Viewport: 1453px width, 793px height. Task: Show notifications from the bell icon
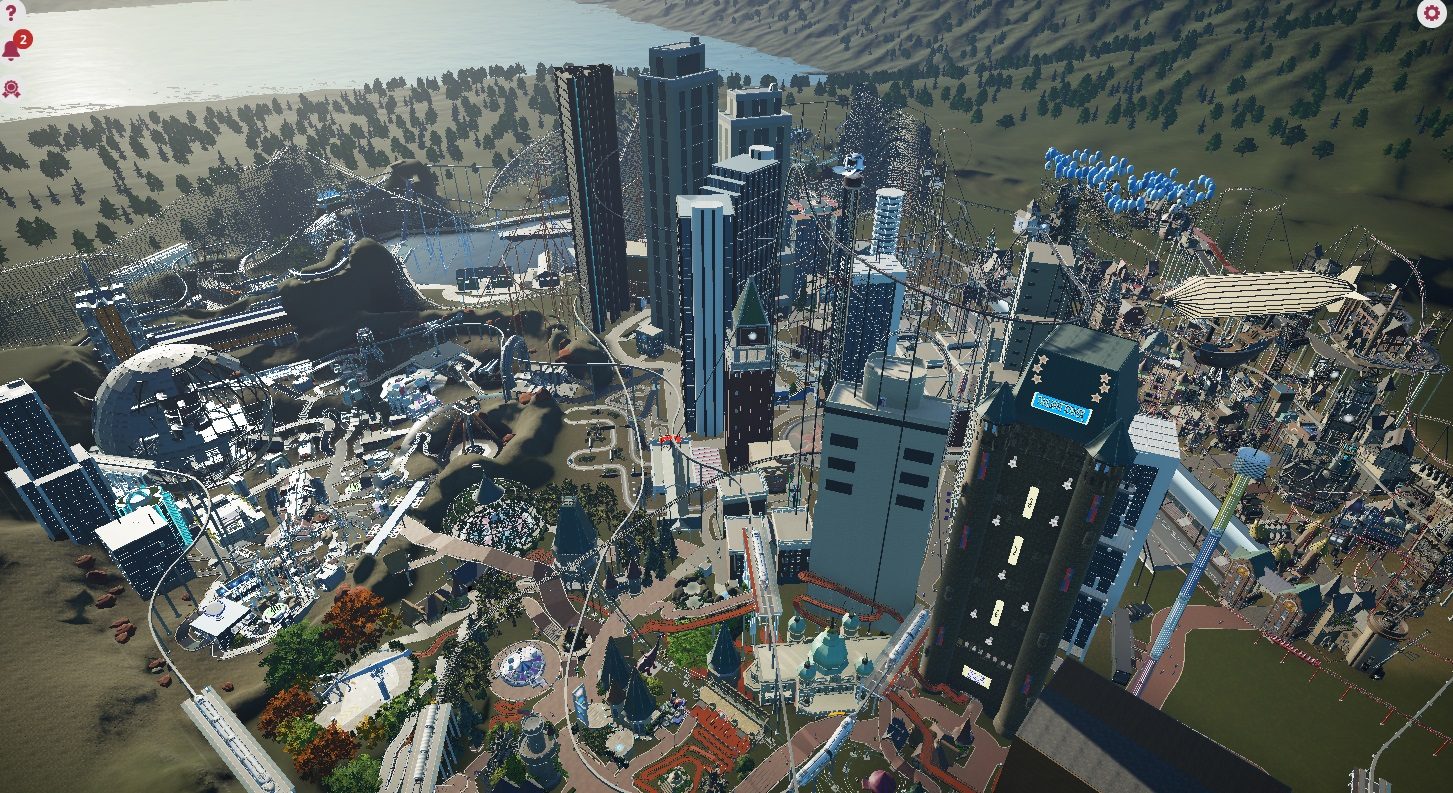point(13,49)
